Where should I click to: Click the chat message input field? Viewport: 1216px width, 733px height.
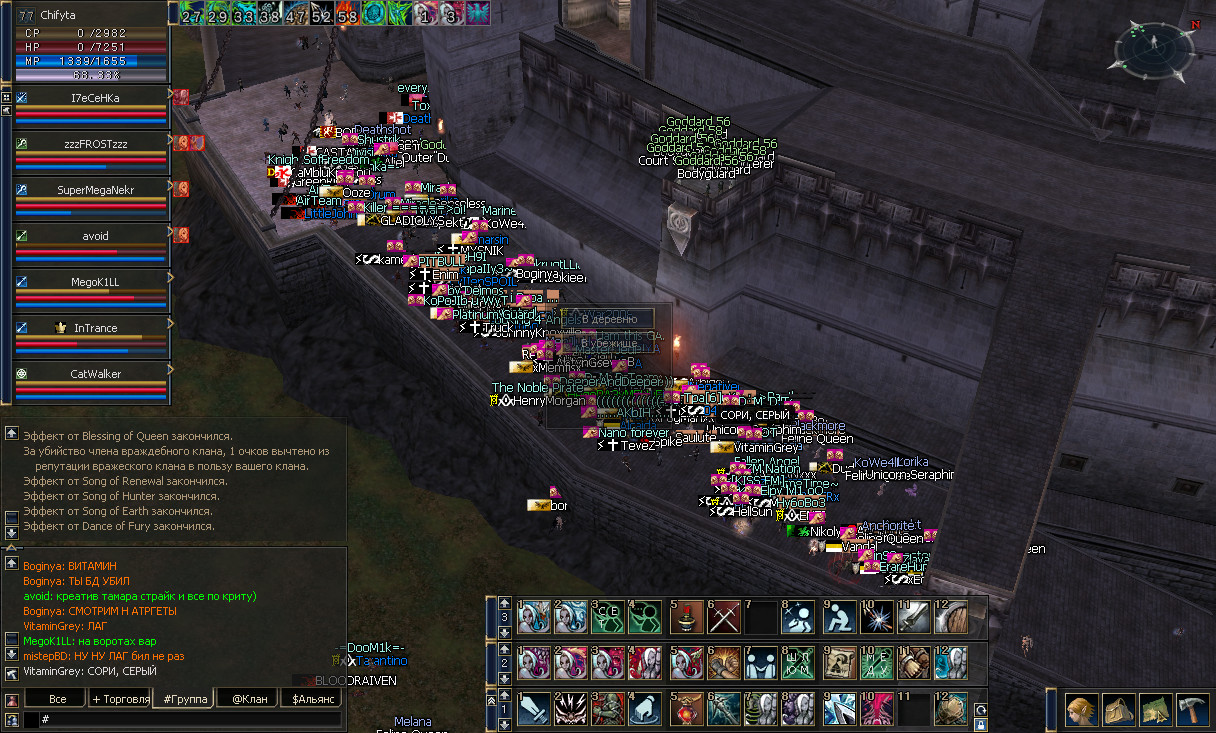[190, 719]
